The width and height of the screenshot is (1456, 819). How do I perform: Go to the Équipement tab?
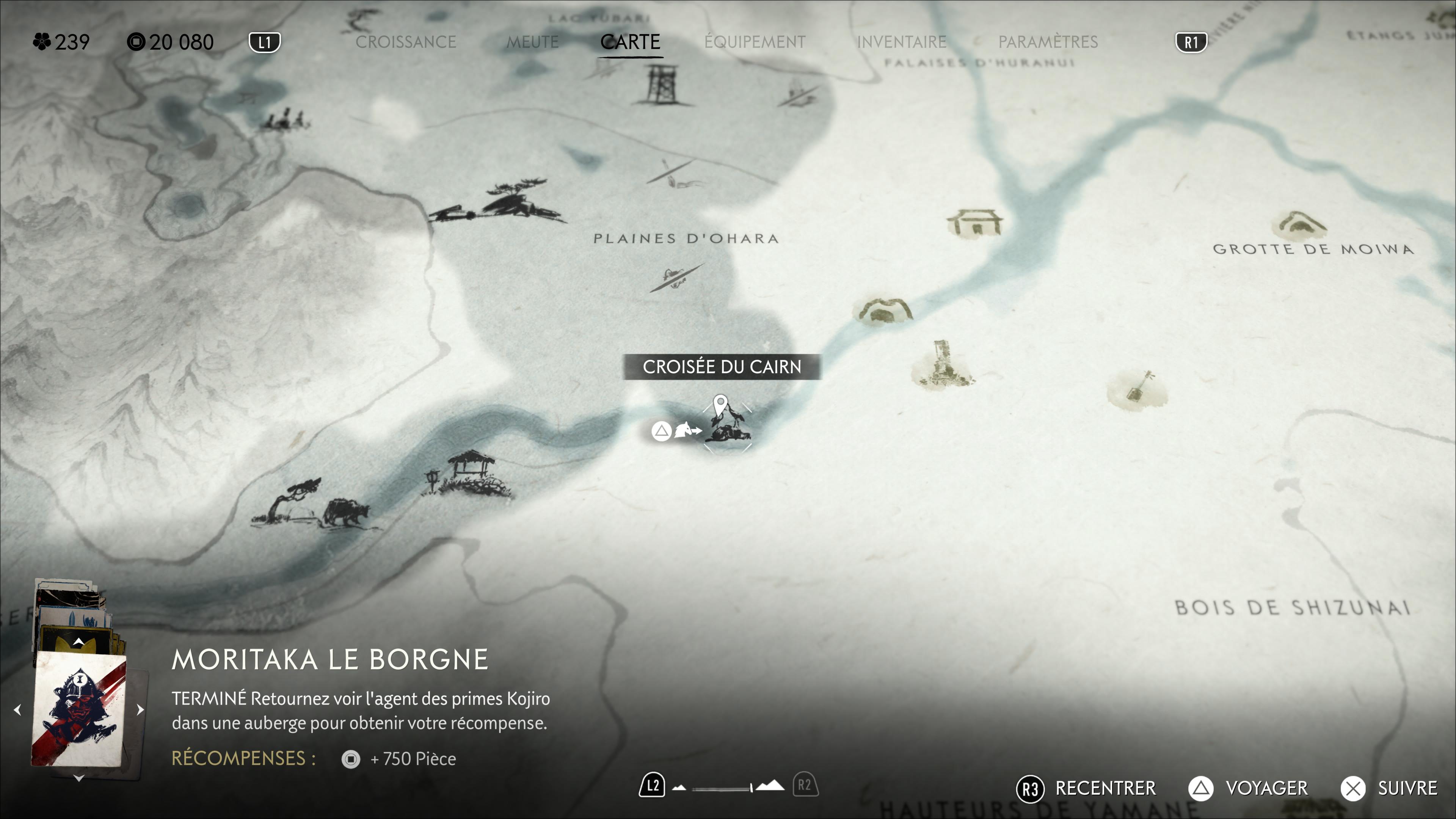755,42
